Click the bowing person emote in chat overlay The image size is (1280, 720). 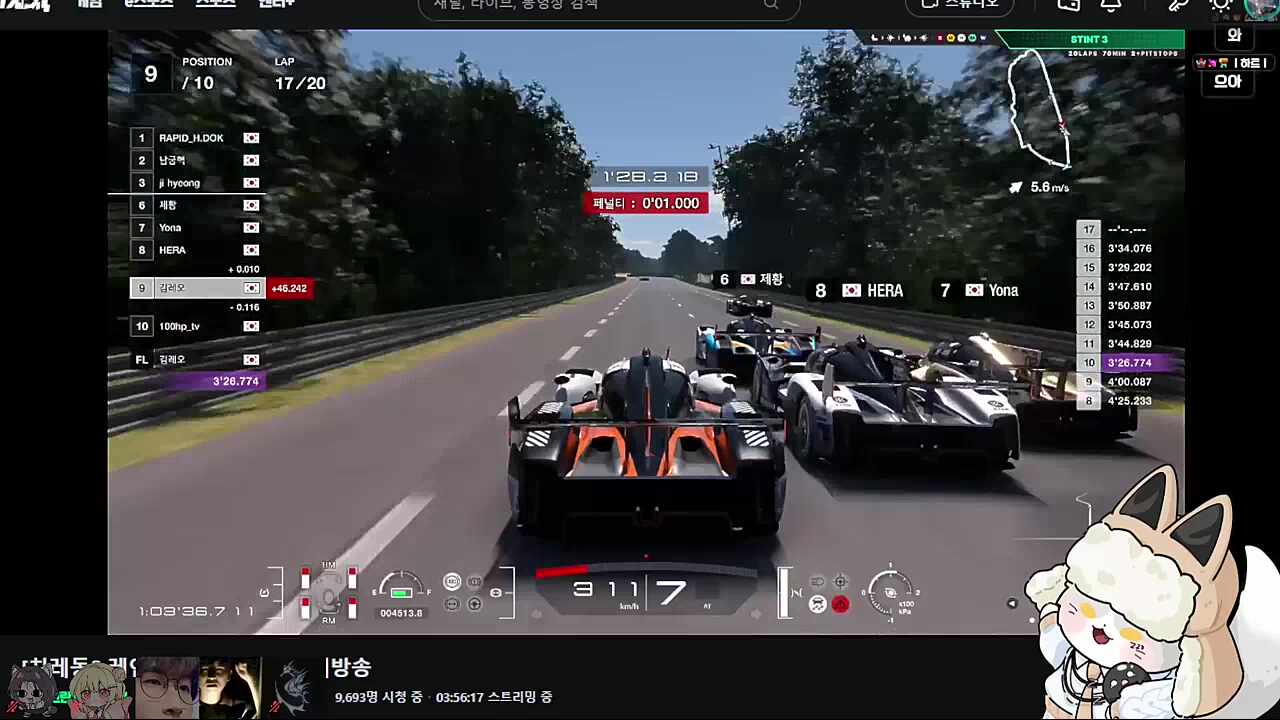pos(1223,63)
